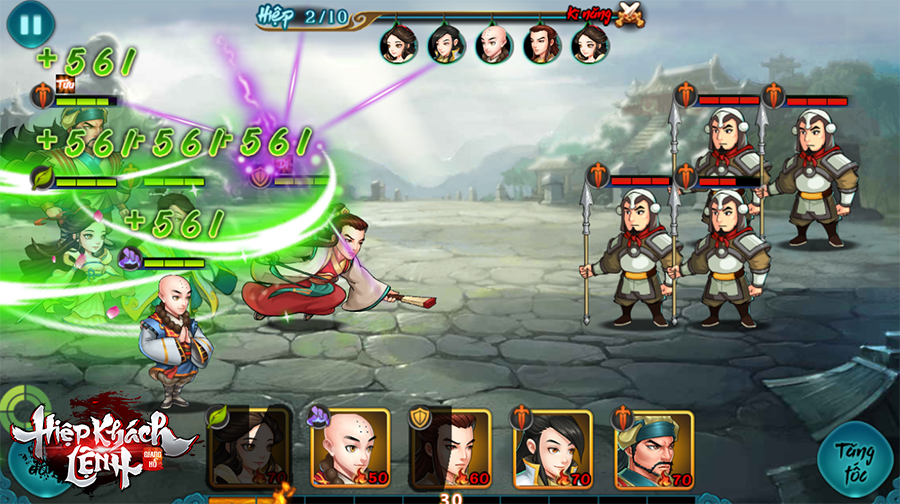Pause the battle
Screen dimensions: 900x504
(31, 23)
